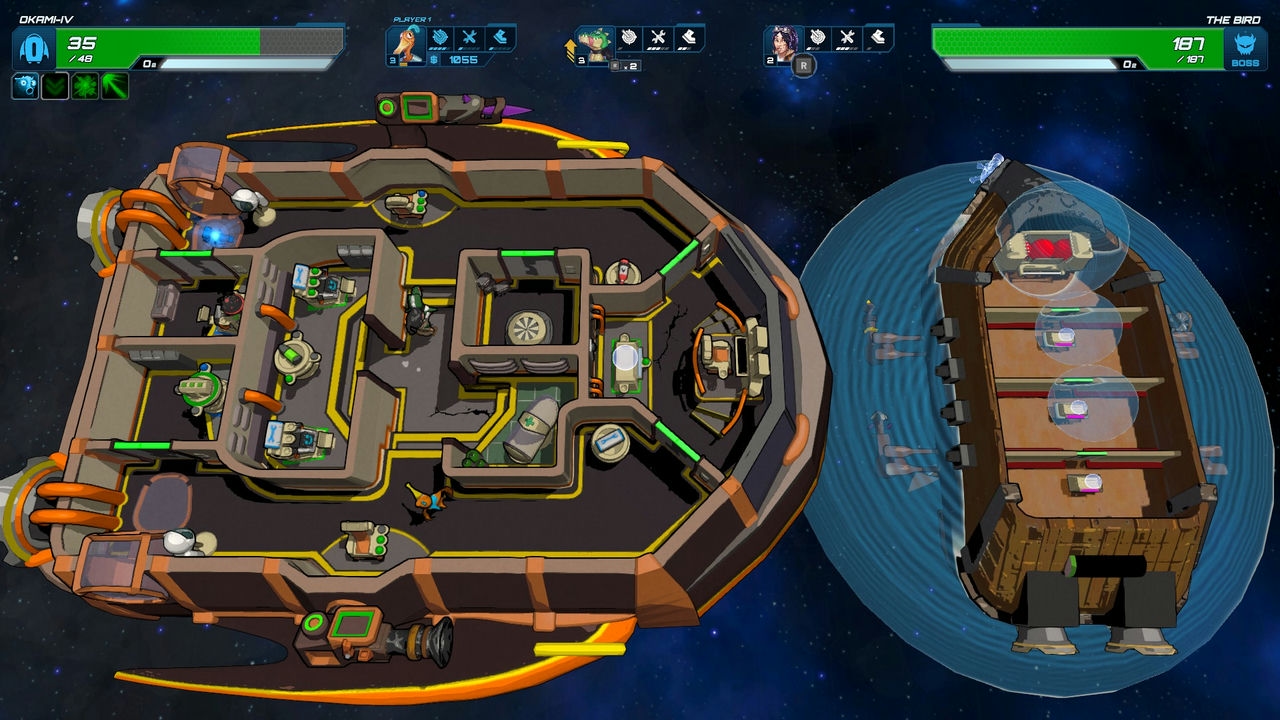Click Player 1's wrench repair skill icon

tap(470, 38)
